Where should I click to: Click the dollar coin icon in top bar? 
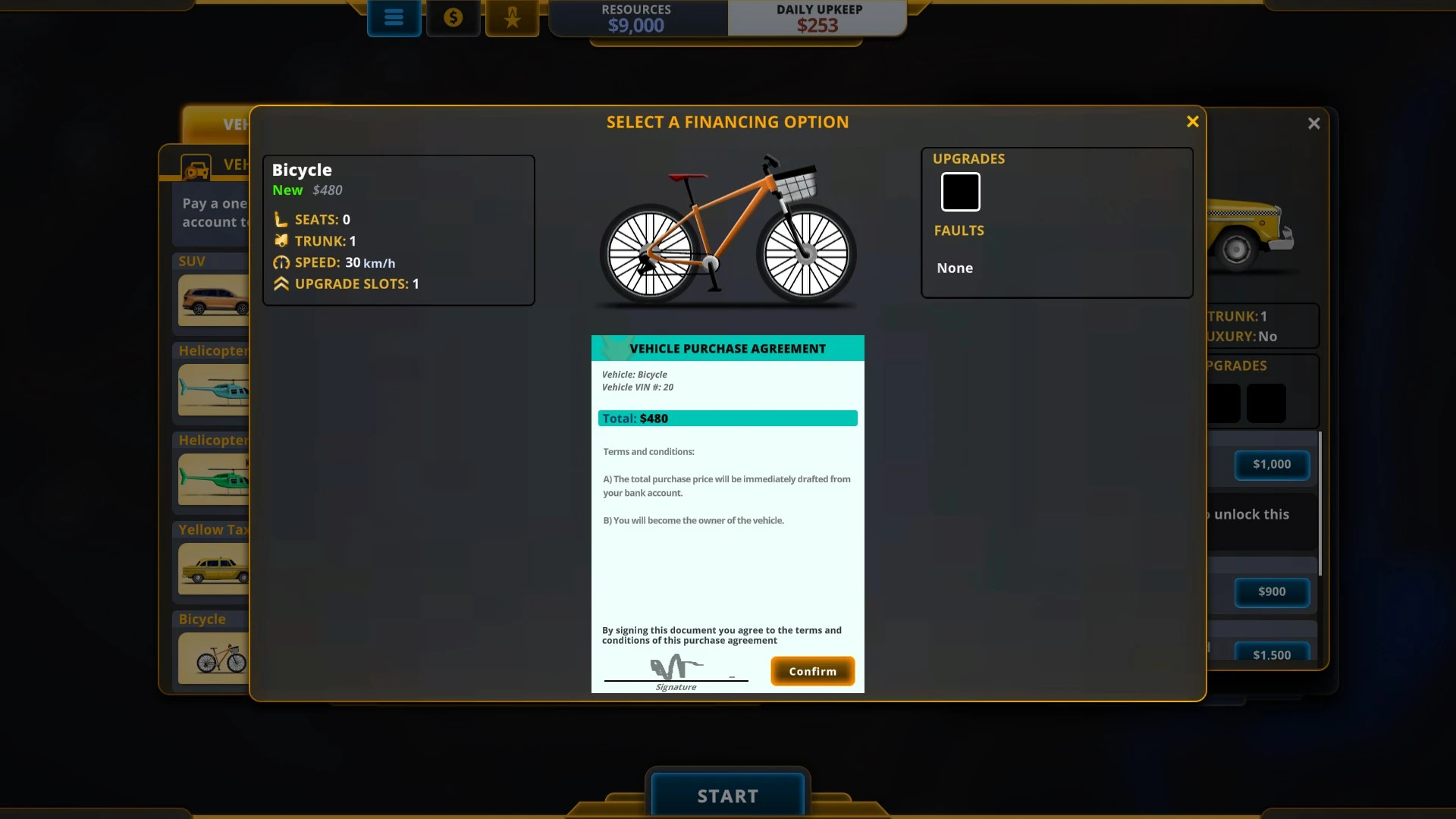tap(453, 17)
